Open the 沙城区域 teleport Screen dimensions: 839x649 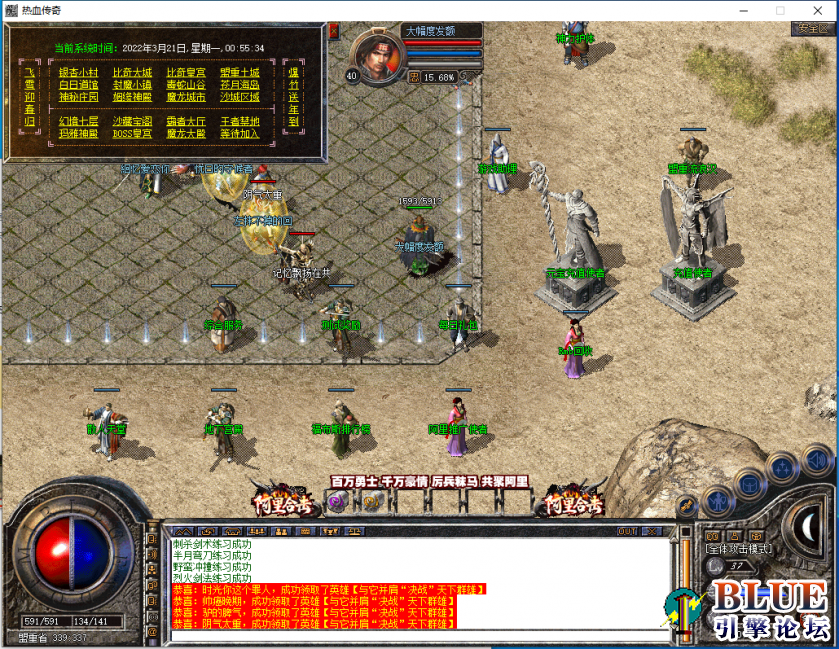(x=240, y=97)
